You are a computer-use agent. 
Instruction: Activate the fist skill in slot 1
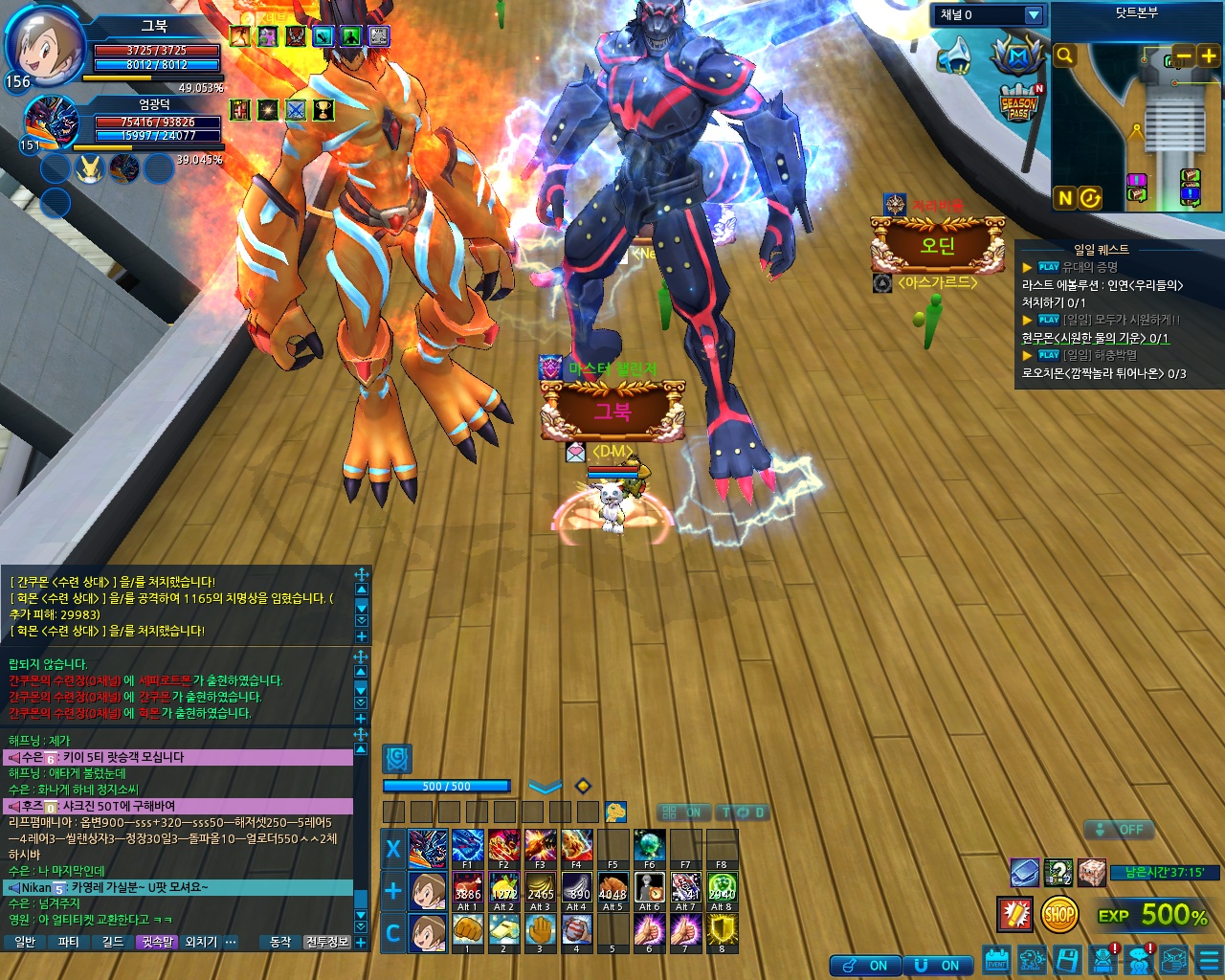[467, 930]
